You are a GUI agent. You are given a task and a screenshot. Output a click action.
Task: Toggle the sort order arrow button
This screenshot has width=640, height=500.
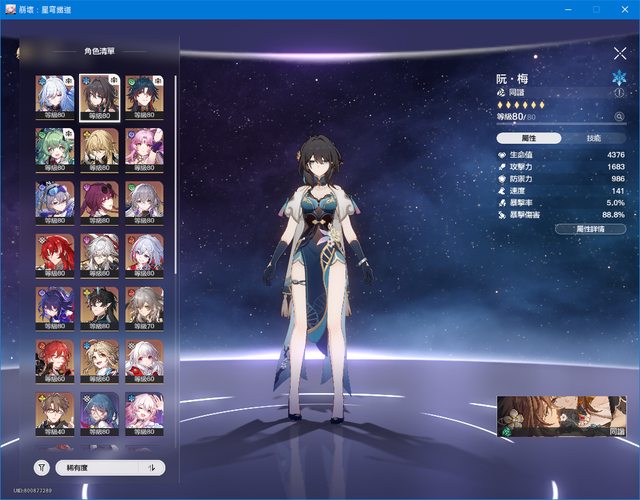tap(152, 467)
